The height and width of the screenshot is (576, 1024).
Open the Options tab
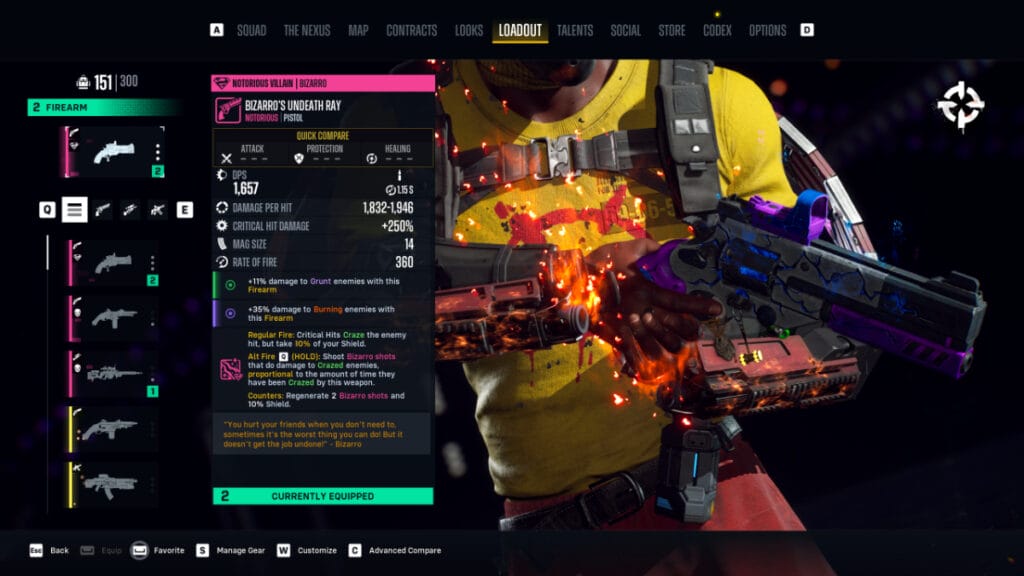tap(767, 30)
